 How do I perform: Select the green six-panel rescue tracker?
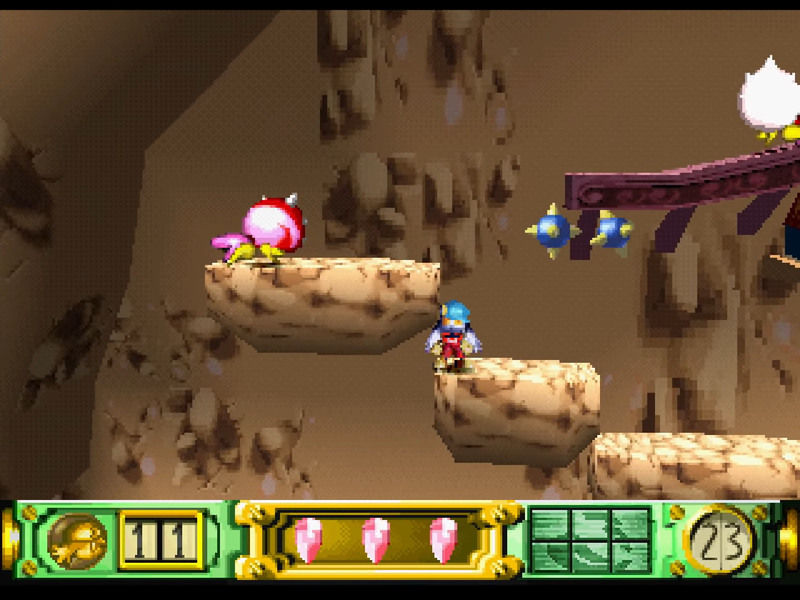[589, 540]
